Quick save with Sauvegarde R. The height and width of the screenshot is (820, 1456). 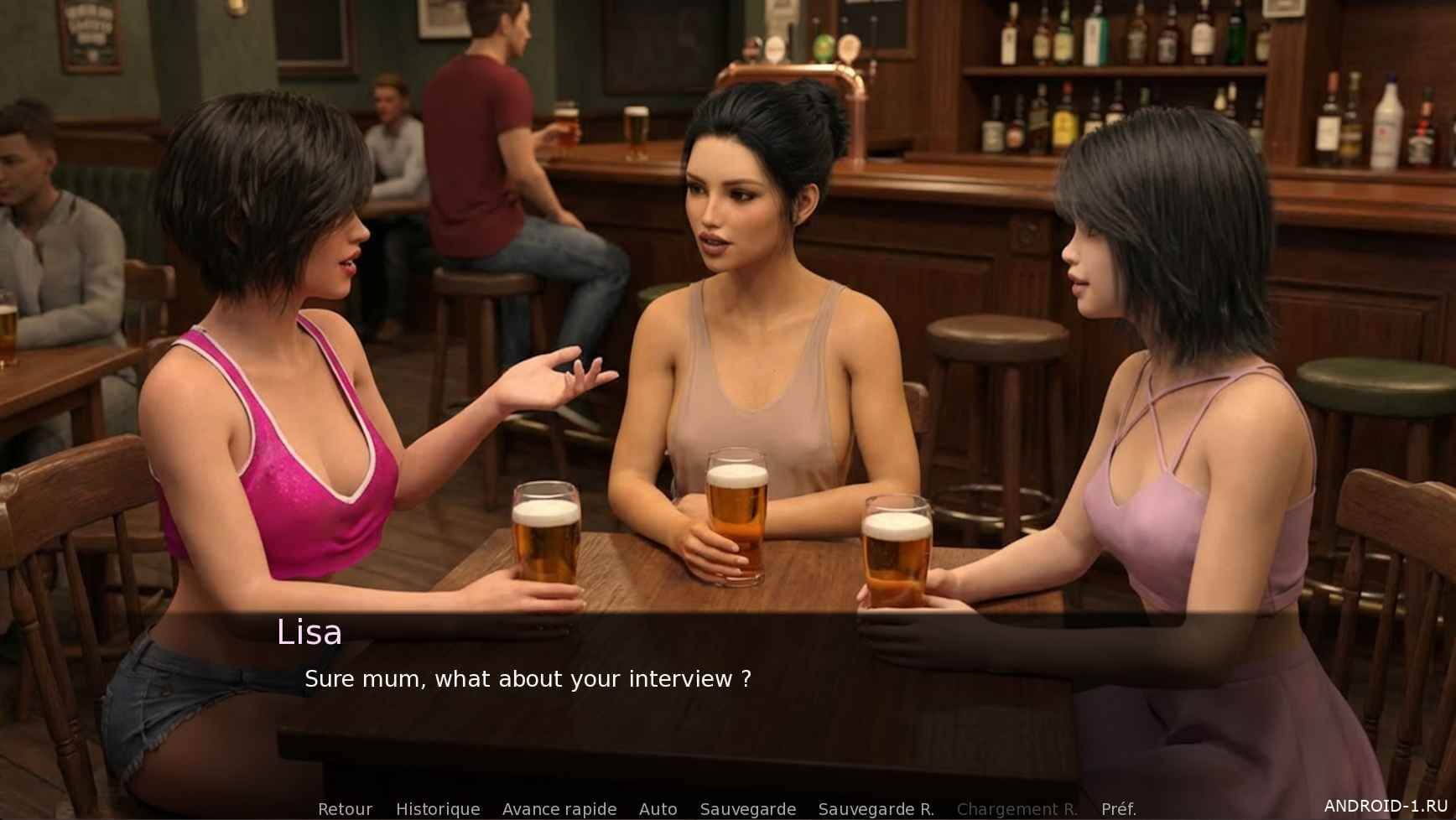[x=876, y=809]
